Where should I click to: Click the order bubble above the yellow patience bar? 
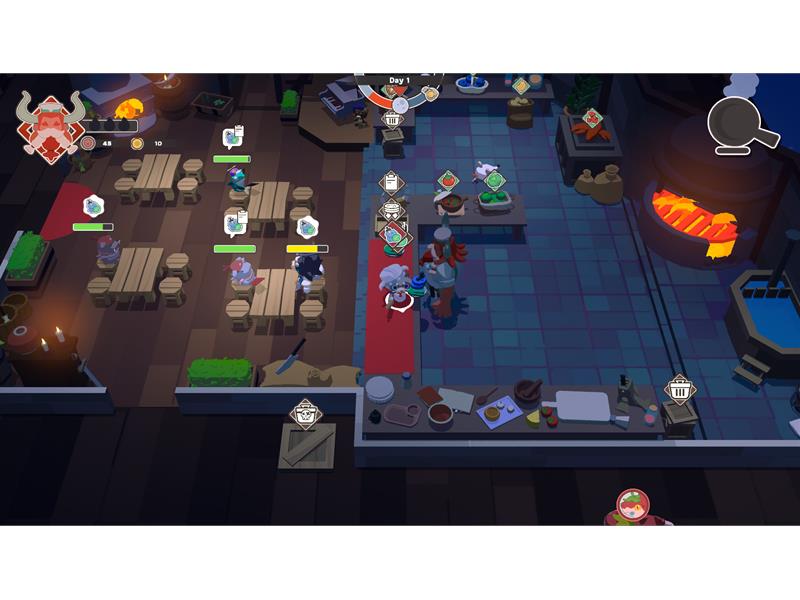(x=307, y=228)
